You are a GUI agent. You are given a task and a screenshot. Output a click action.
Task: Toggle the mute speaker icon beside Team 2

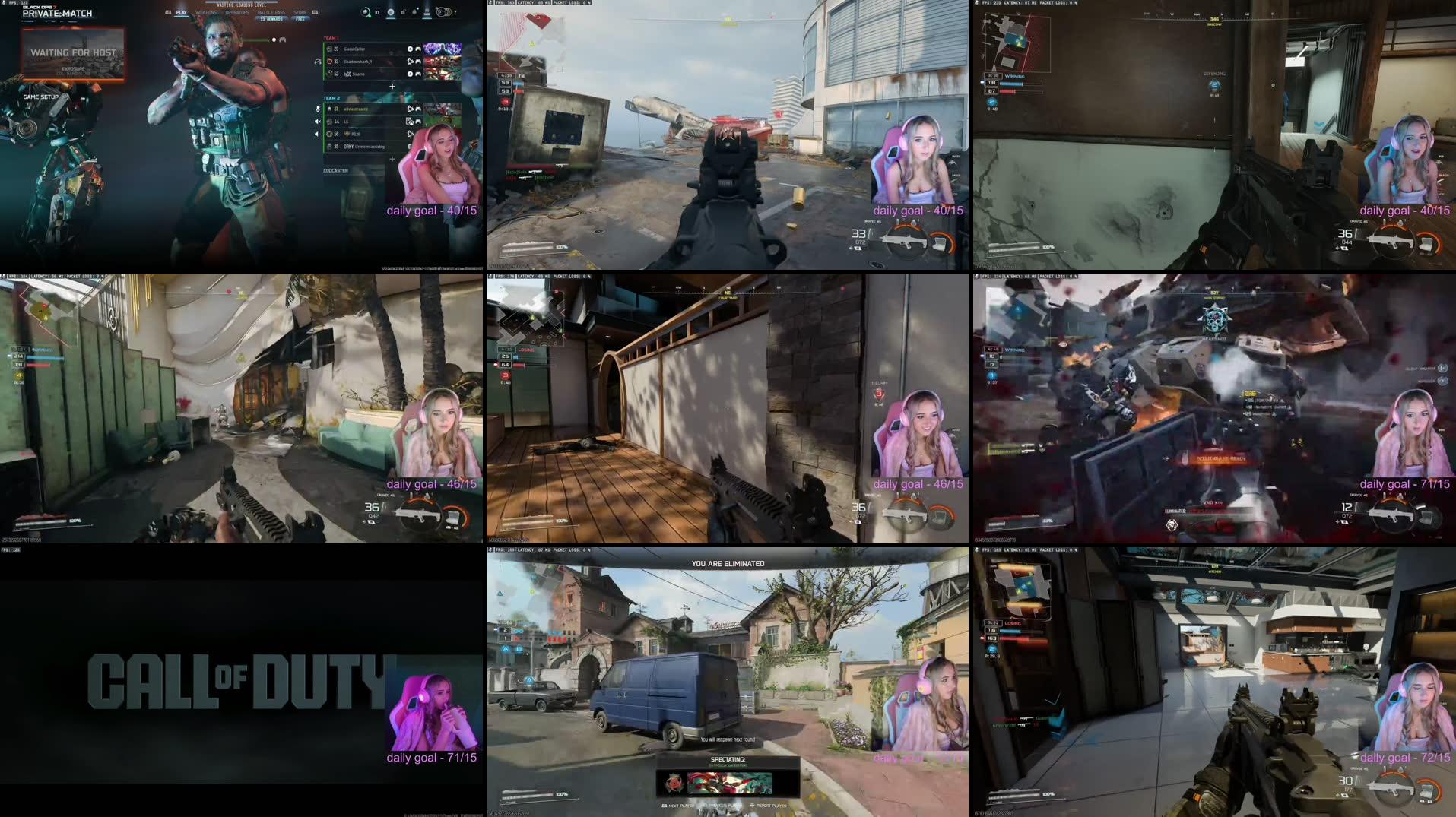click(x=317, y=121)
